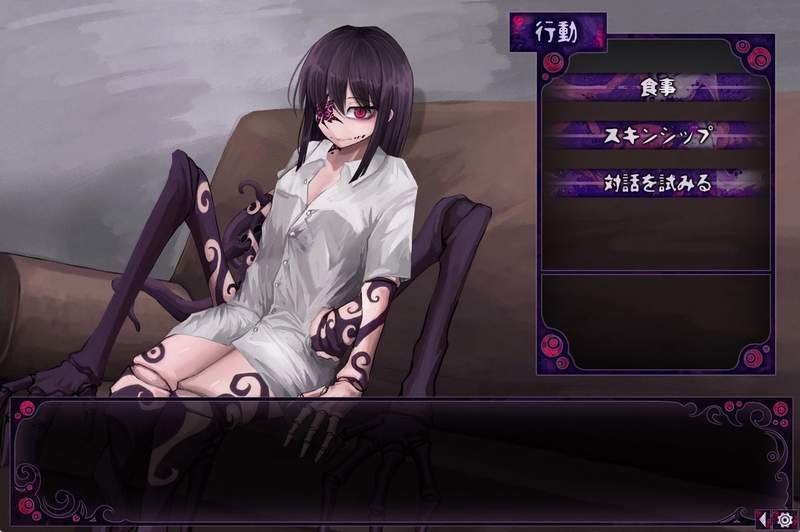The width and height of the screenshot is (800, 532).
Task: Open settings with the gear icon
Action: coord(784,520)
